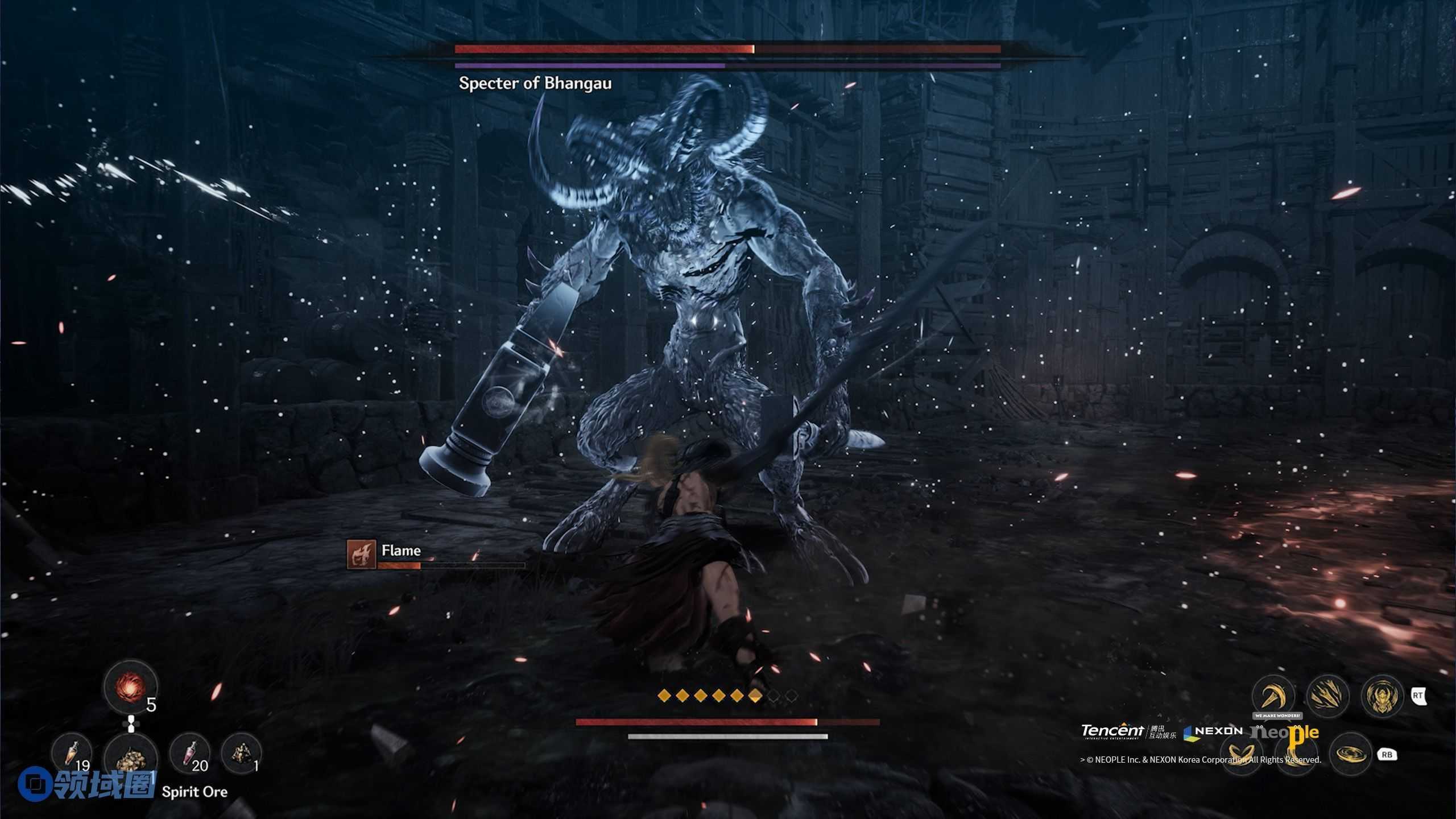Activate the curved scythe slash skill
Image resolution: width=1456 pixels, height=819 pixels.
1273,696
